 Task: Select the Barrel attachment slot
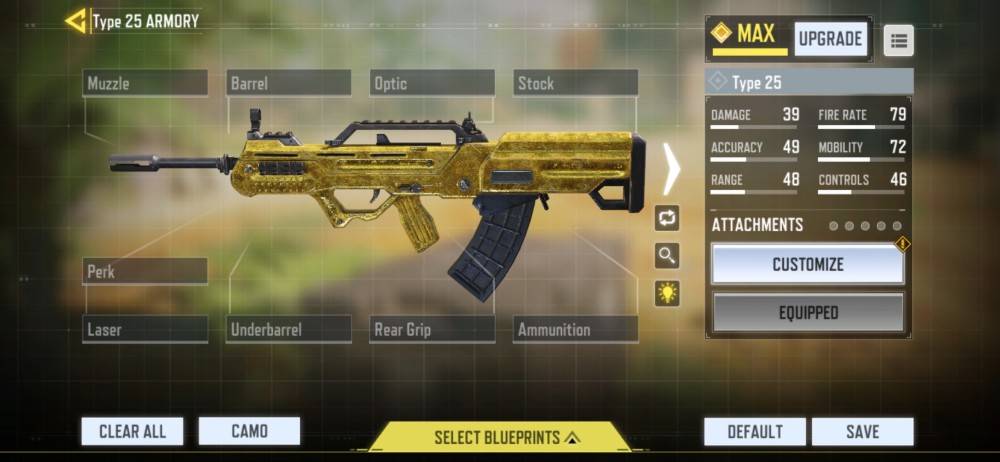289,83
